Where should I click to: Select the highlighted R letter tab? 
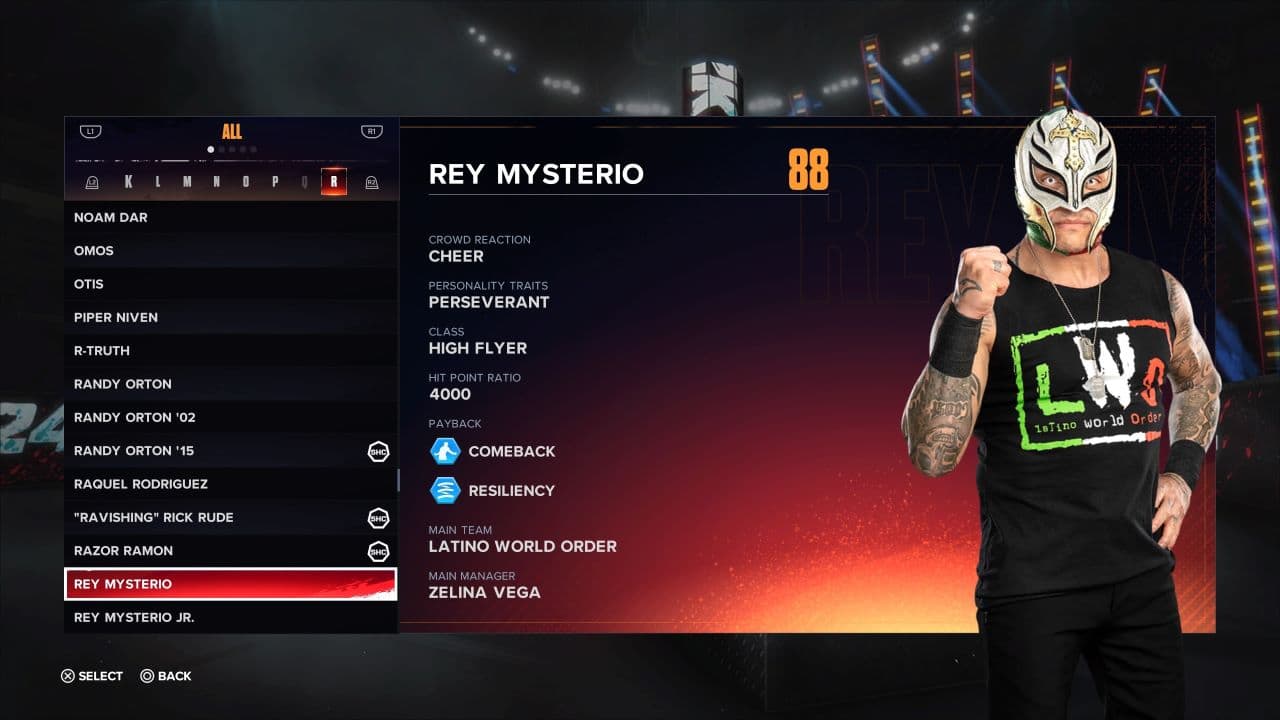[335, 181]
